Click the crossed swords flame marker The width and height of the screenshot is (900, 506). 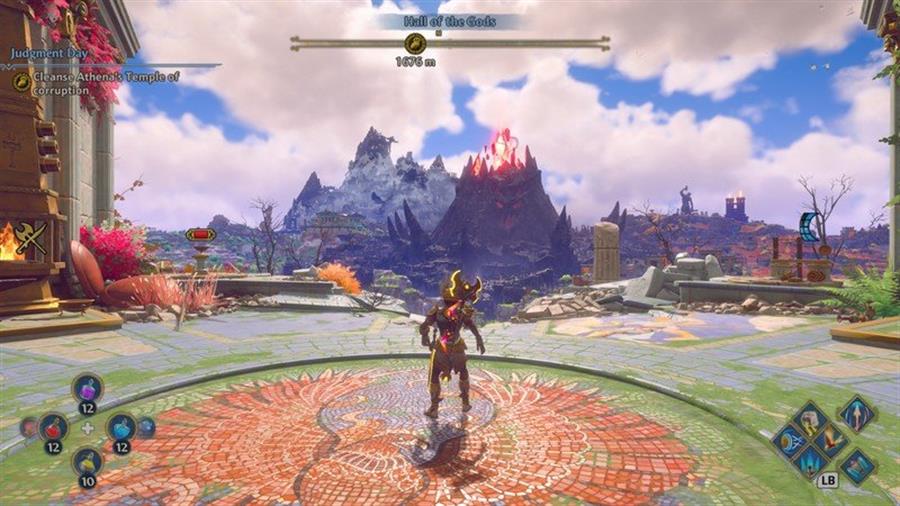pos(31,238)
